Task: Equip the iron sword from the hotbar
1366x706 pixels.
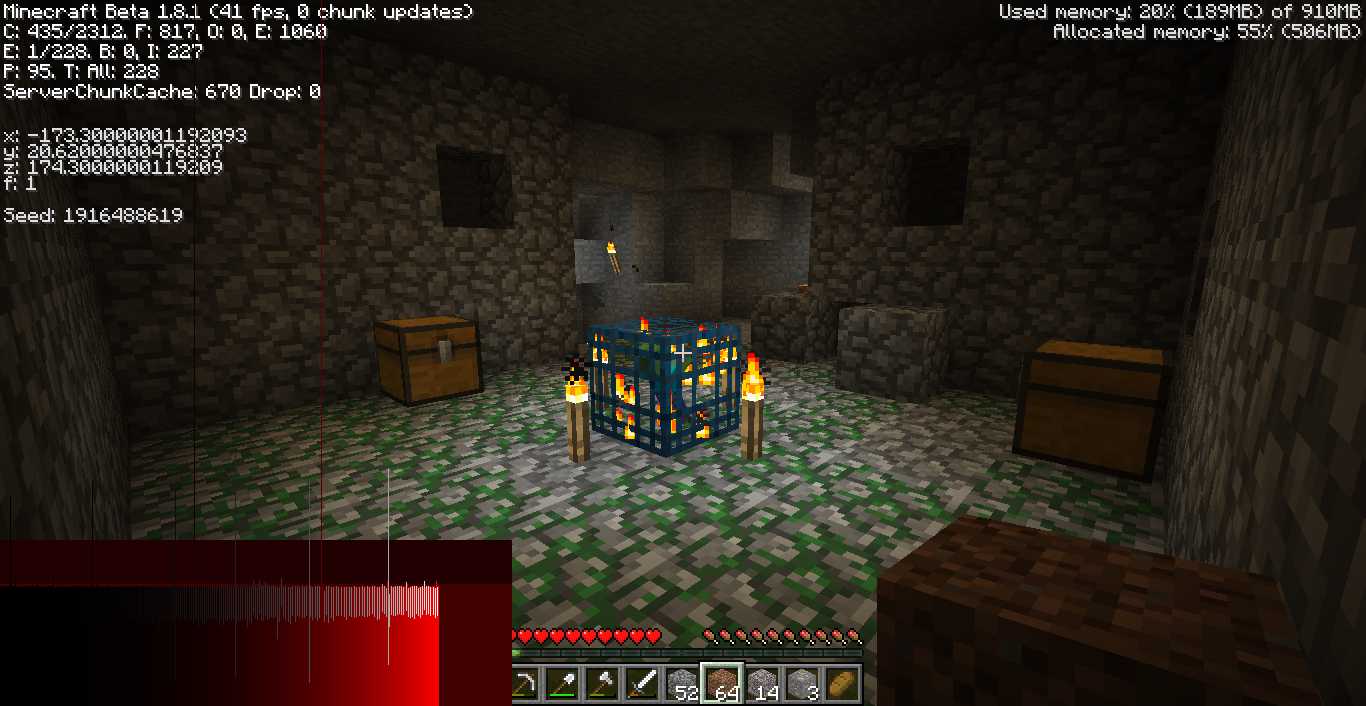Action: tap(641, 683)
